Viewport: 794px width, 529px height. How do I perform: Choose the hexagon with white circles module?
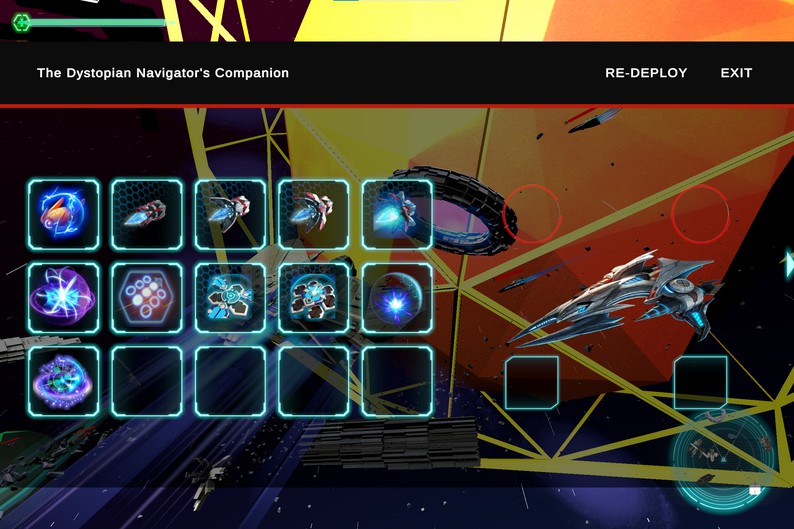coord(147,298)
